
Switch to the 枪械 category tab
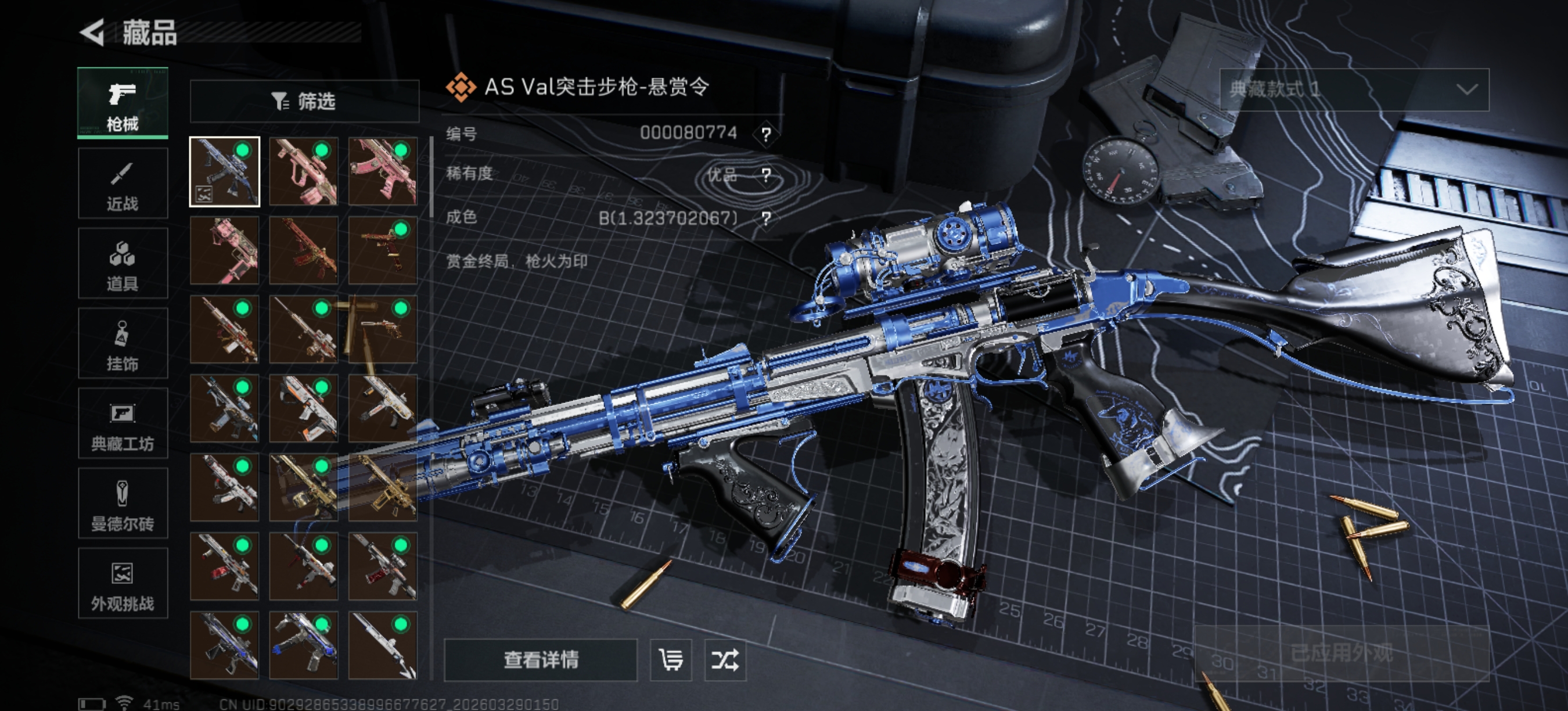pos(123,103)
